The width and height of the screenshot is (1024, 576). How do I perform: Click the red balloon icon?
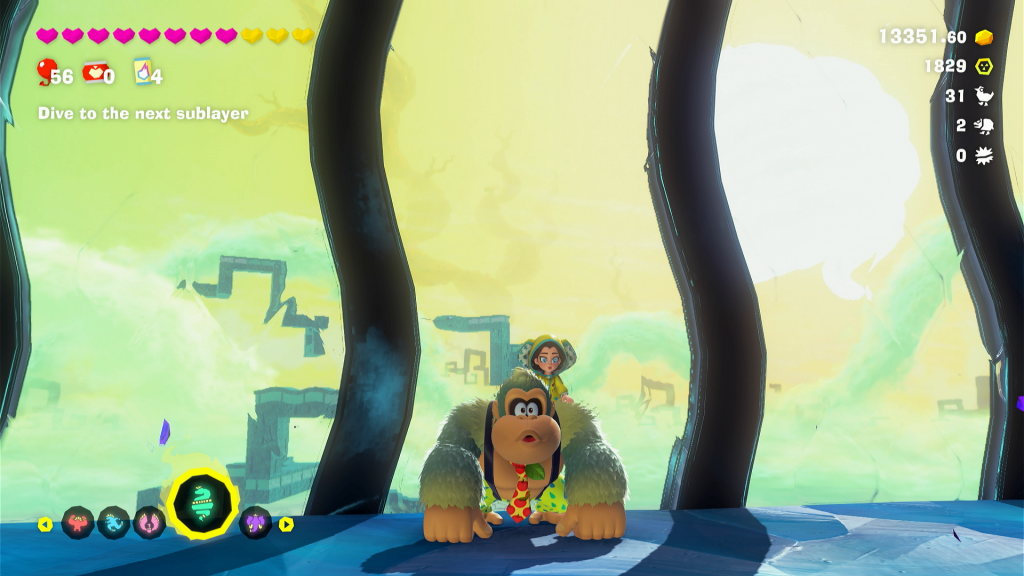tap(45, 72)
